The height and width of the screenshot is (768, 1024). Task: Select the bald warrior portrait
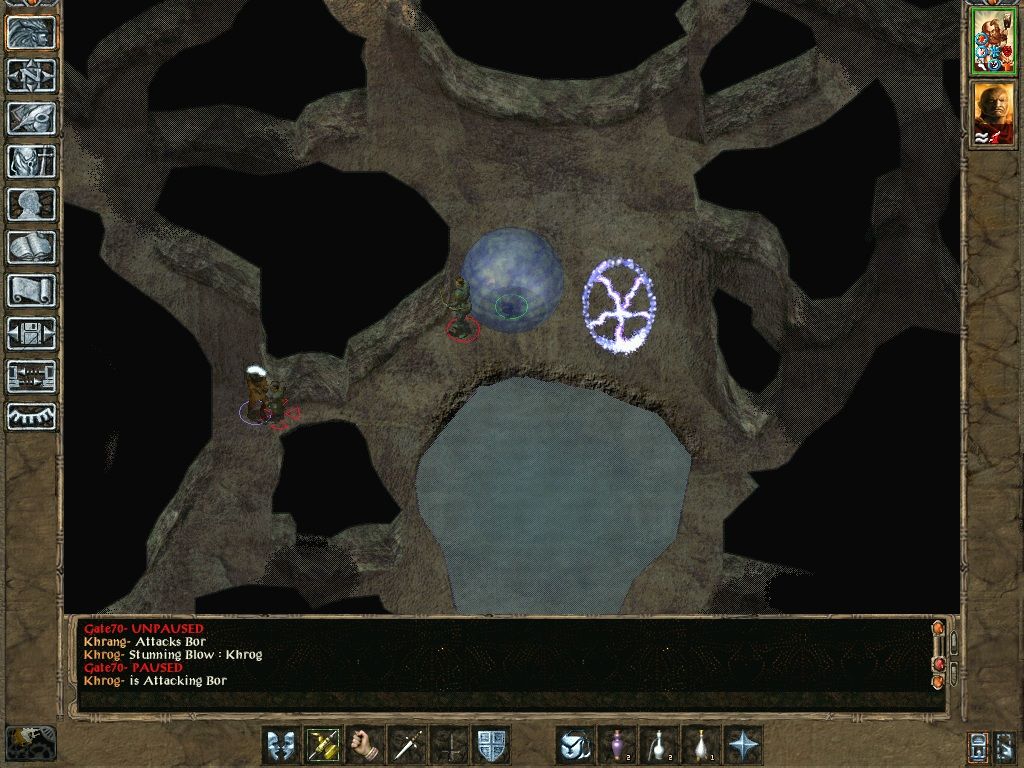(x=993, y=113)
